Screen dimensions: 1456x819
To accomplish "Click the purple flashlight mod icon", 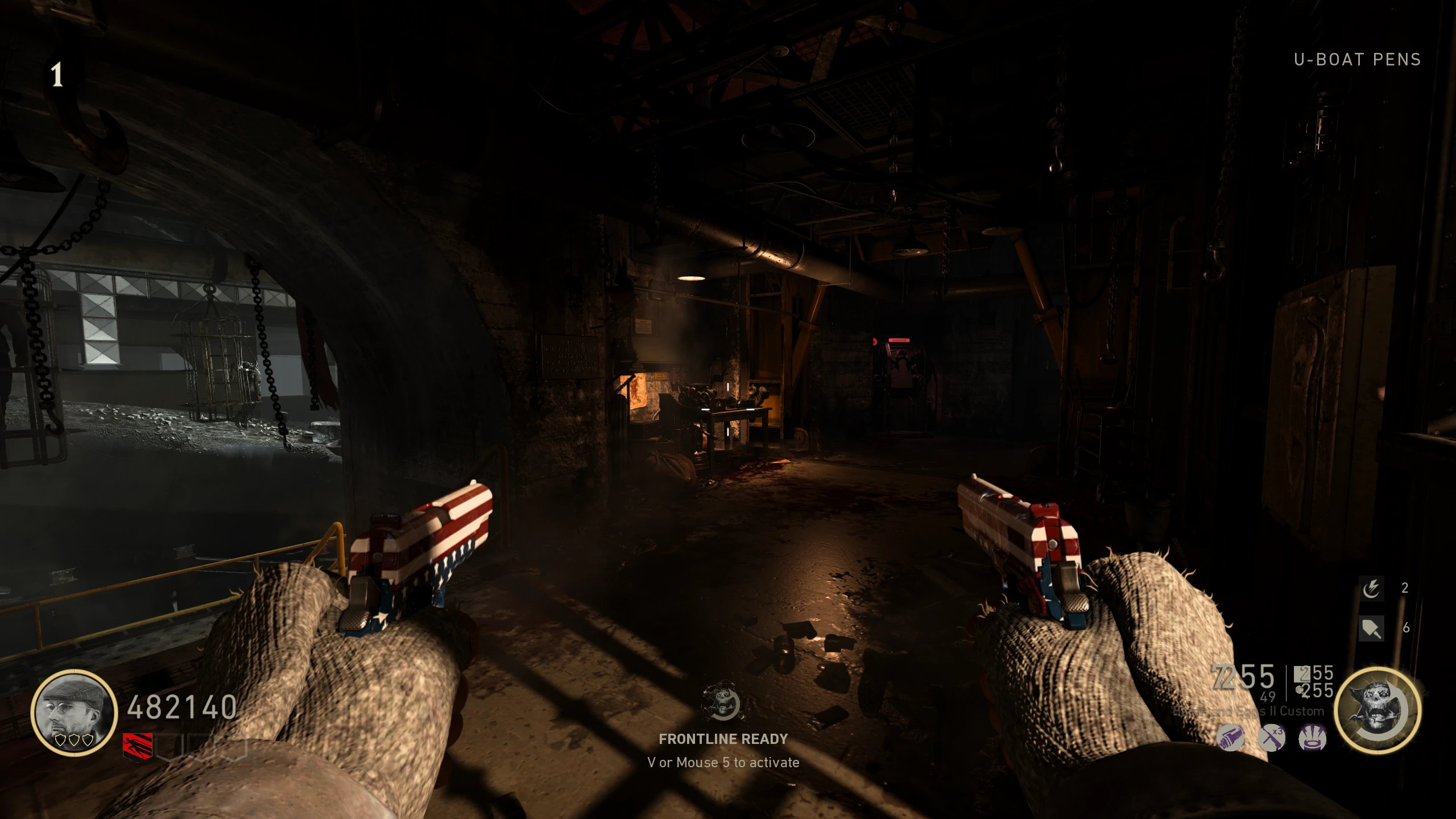I will pos(1231,739).
